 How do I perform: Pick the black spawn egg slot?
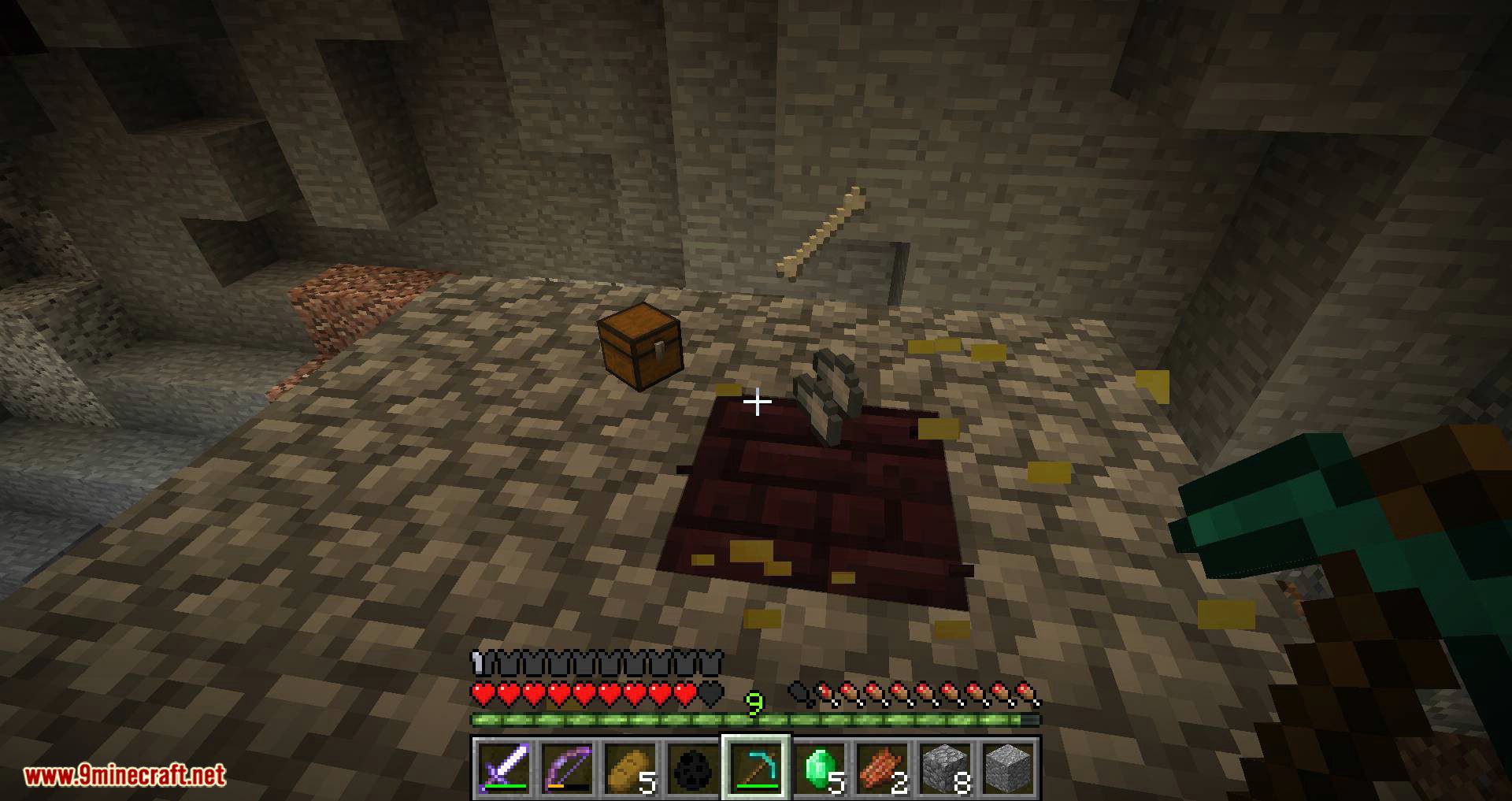pyautogui.click(x=692, y=767)
